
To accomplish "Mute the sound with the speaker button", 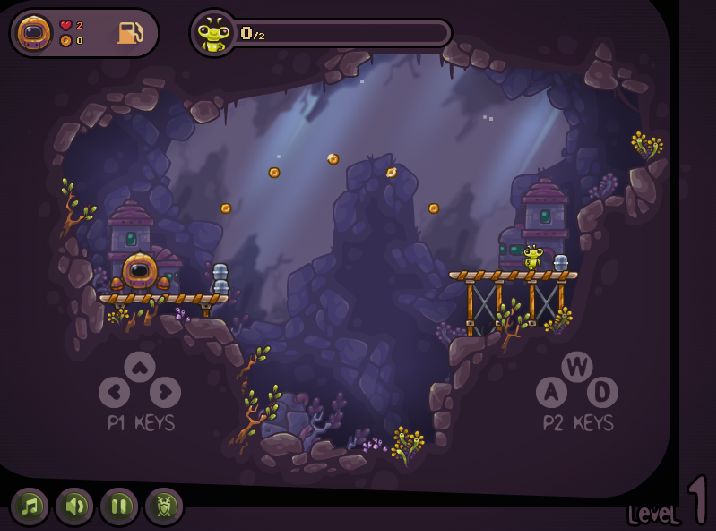I will (x=74, y=506).
